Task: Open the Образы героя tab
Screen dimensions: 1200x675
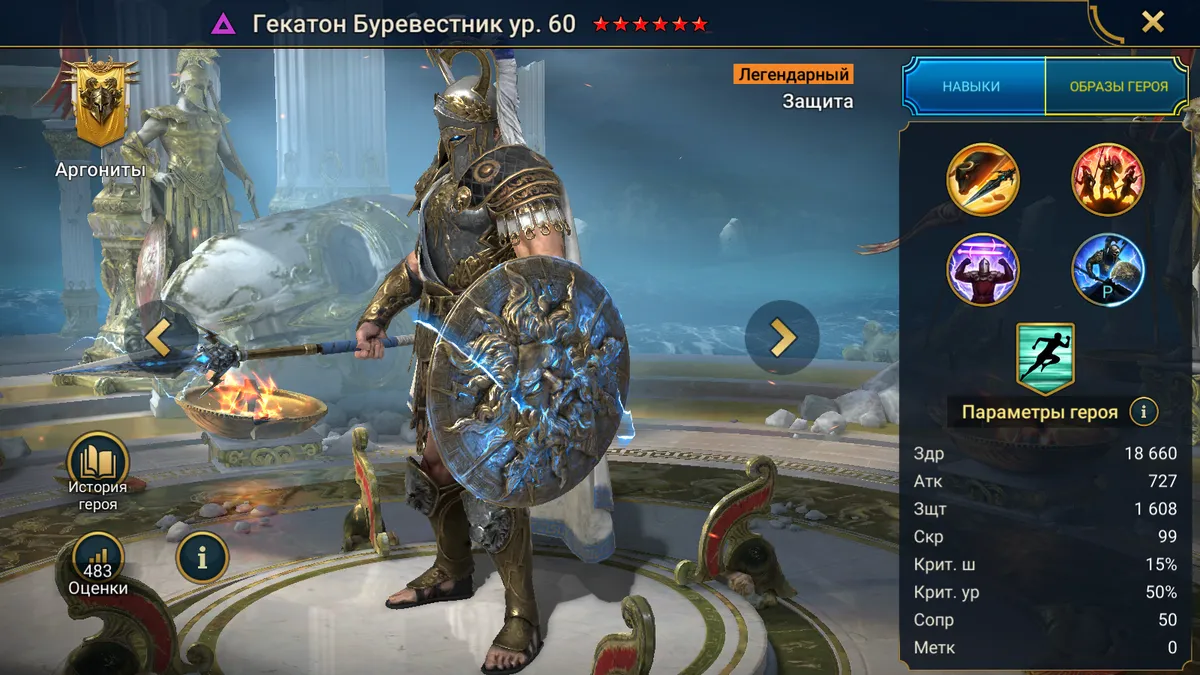Action: click(x=1118, y=87)
